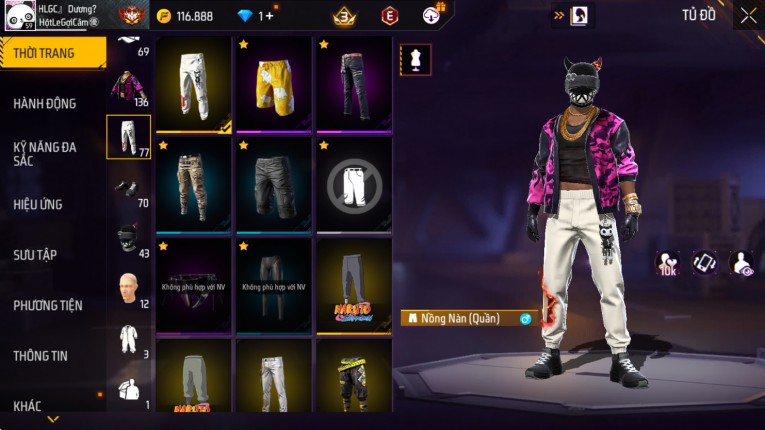Select the black ripped jeans item
The width and height of the screenshot is (765, 430).
(x=353, y=83)
